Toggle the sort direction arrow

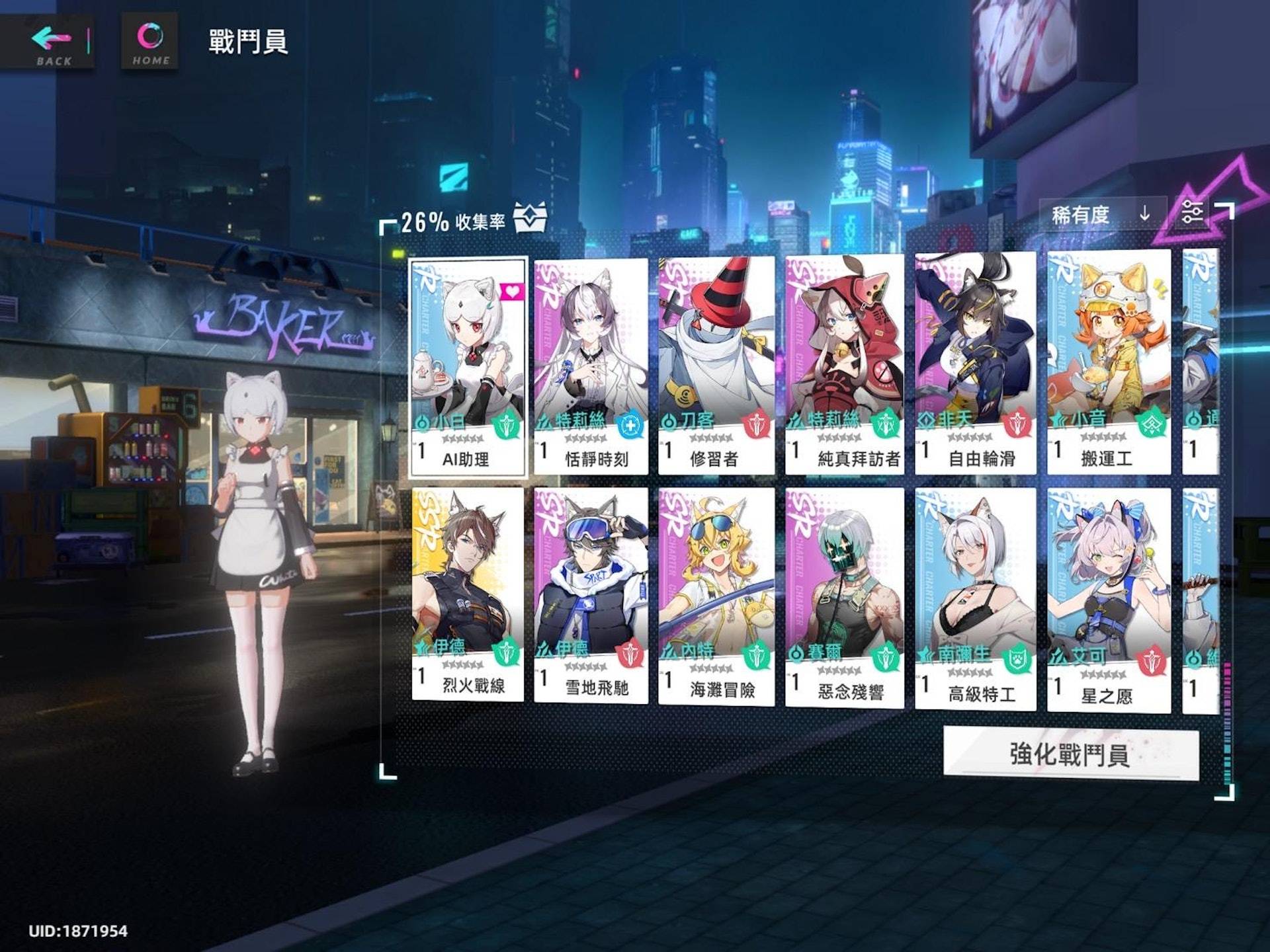(1144, 213)
